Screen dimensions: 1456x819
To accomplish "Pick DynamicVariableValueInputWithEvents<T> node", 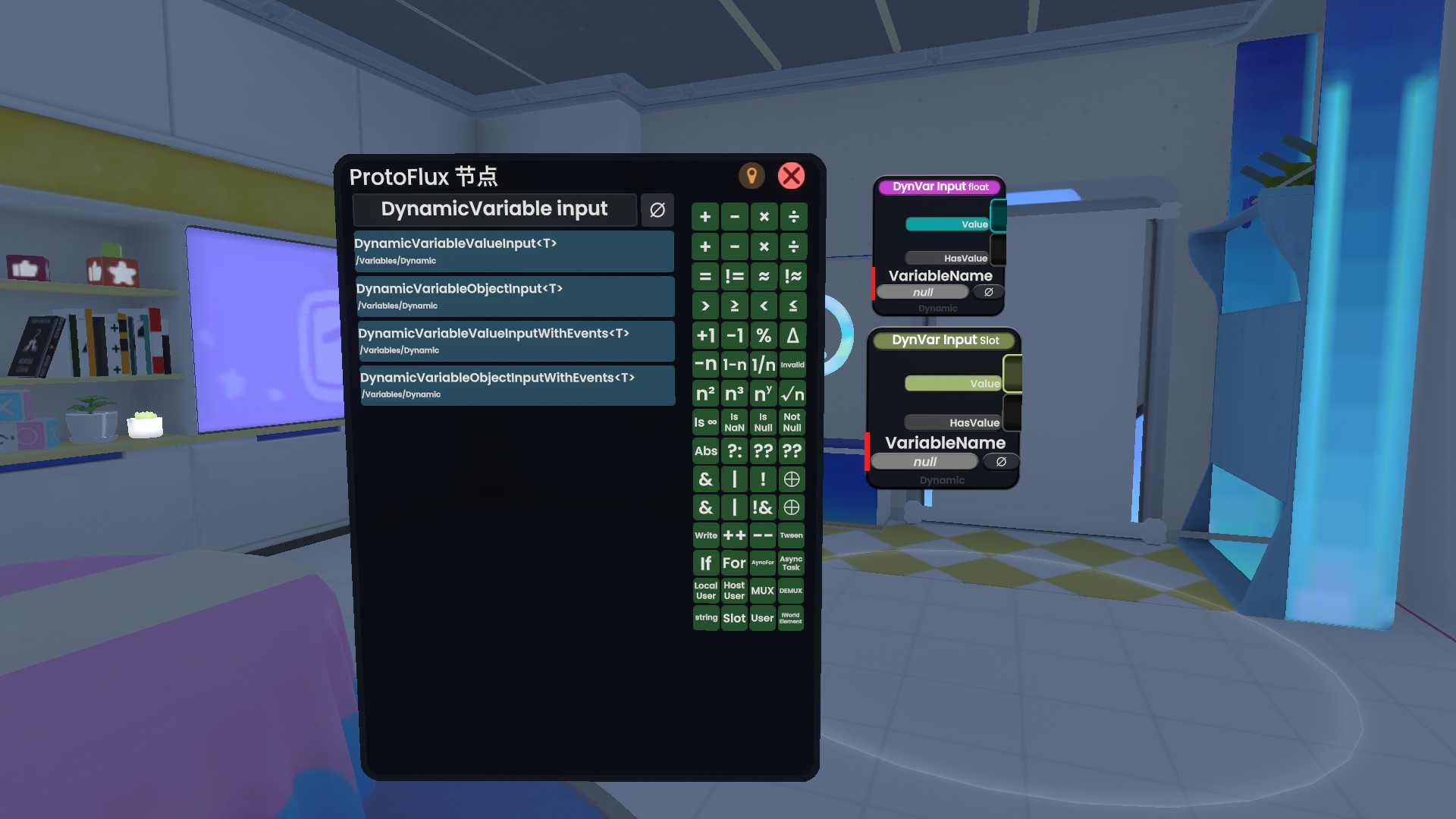I will pyautogui.click(x=516, y=340).
